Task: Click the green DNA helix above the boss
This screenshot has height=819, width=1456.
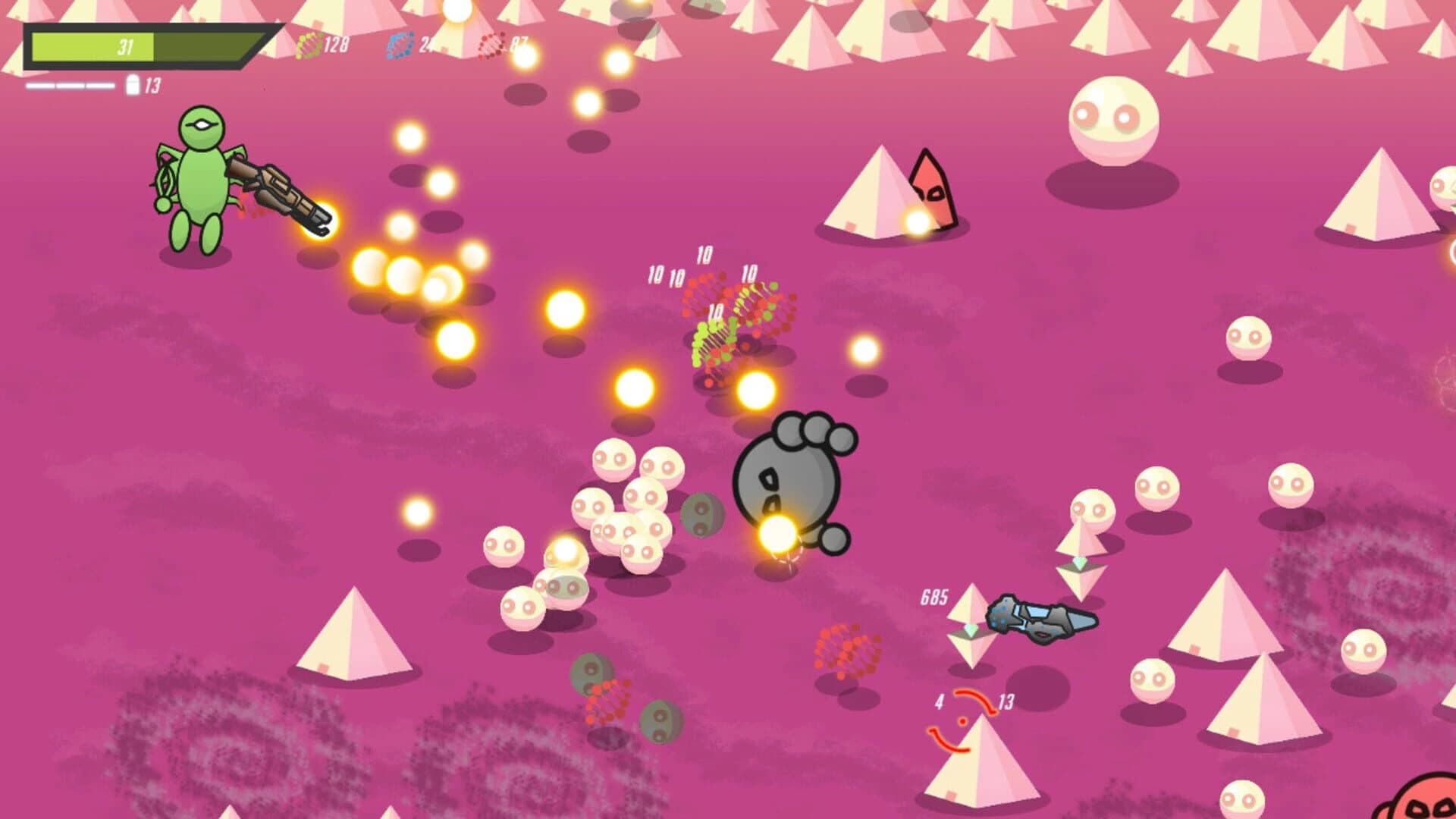Action: coord(711,340)
